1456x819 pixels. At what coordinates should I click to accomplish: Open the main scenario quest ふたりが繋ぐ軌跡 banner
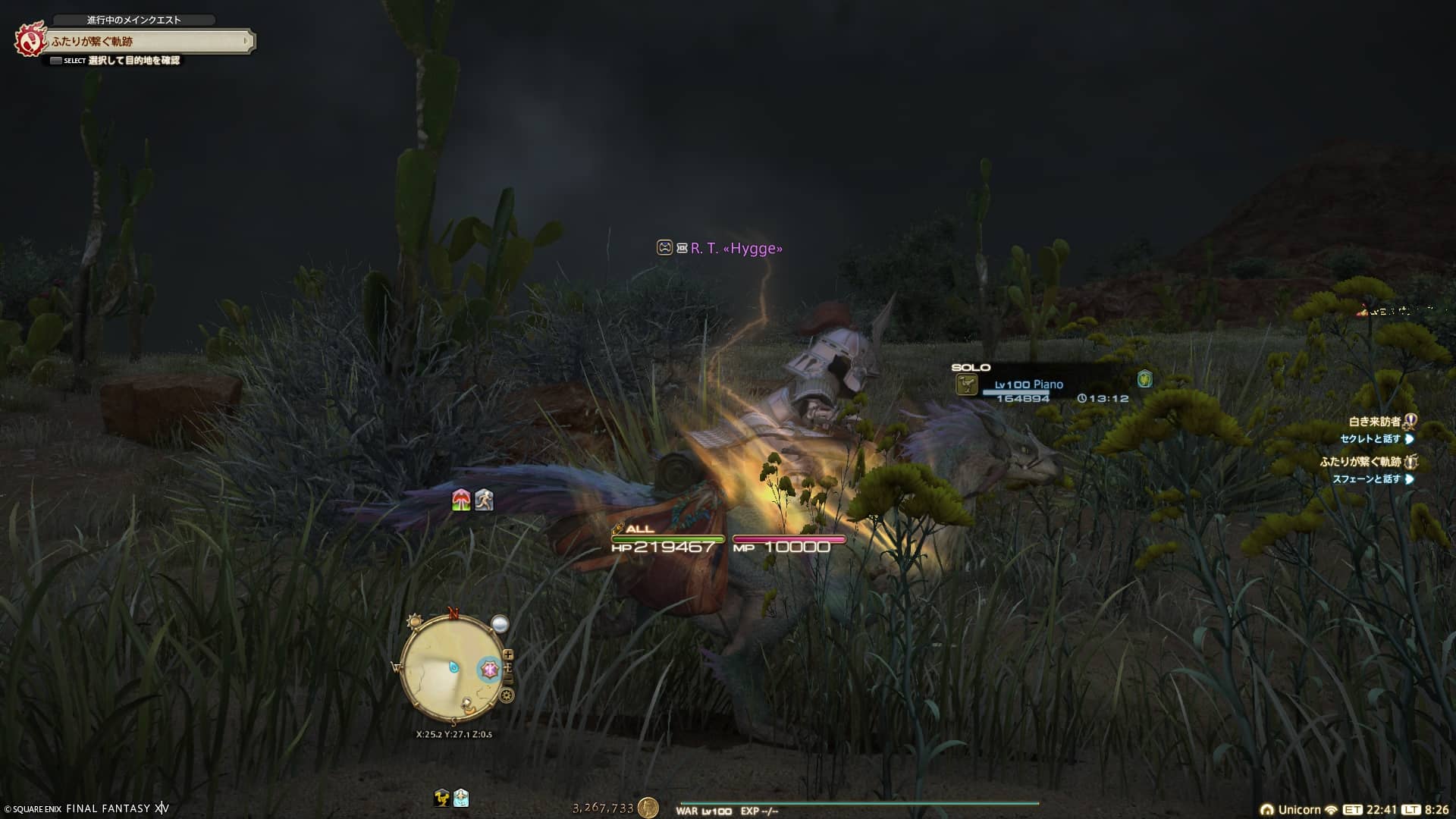[148, 42]
